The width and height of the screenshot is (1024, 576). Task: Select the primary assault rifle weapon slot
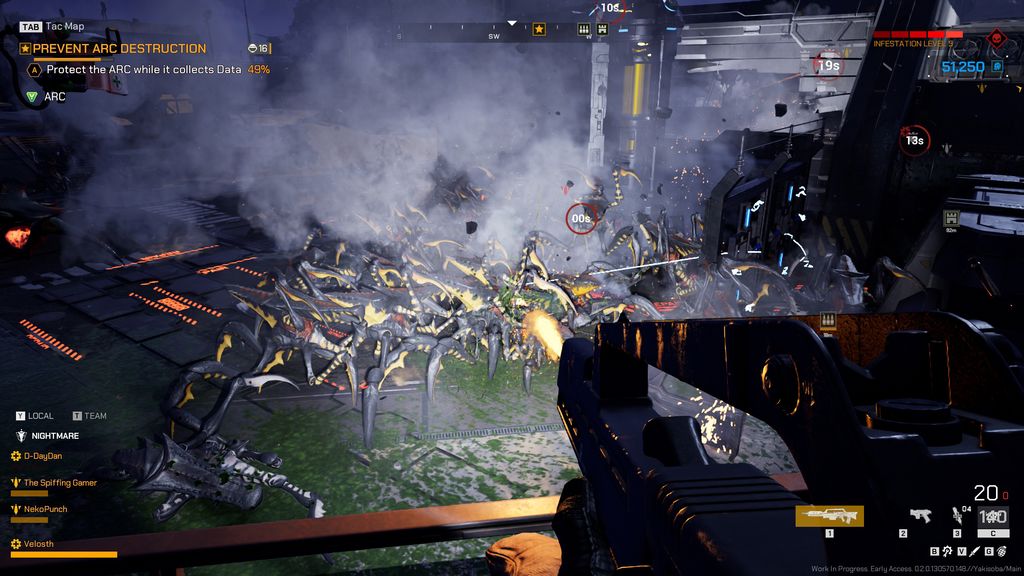(829, 516)
